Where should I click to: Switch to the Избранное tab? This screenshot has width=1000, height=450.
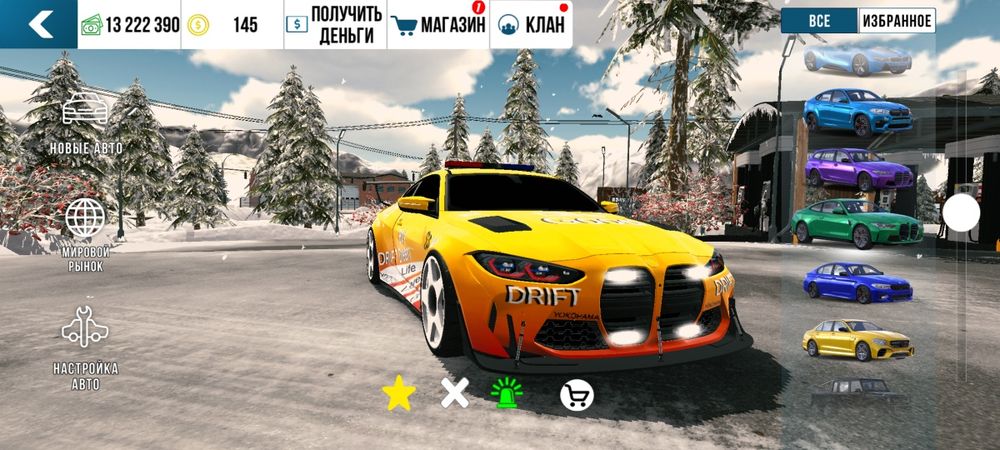tap(896, 20)
